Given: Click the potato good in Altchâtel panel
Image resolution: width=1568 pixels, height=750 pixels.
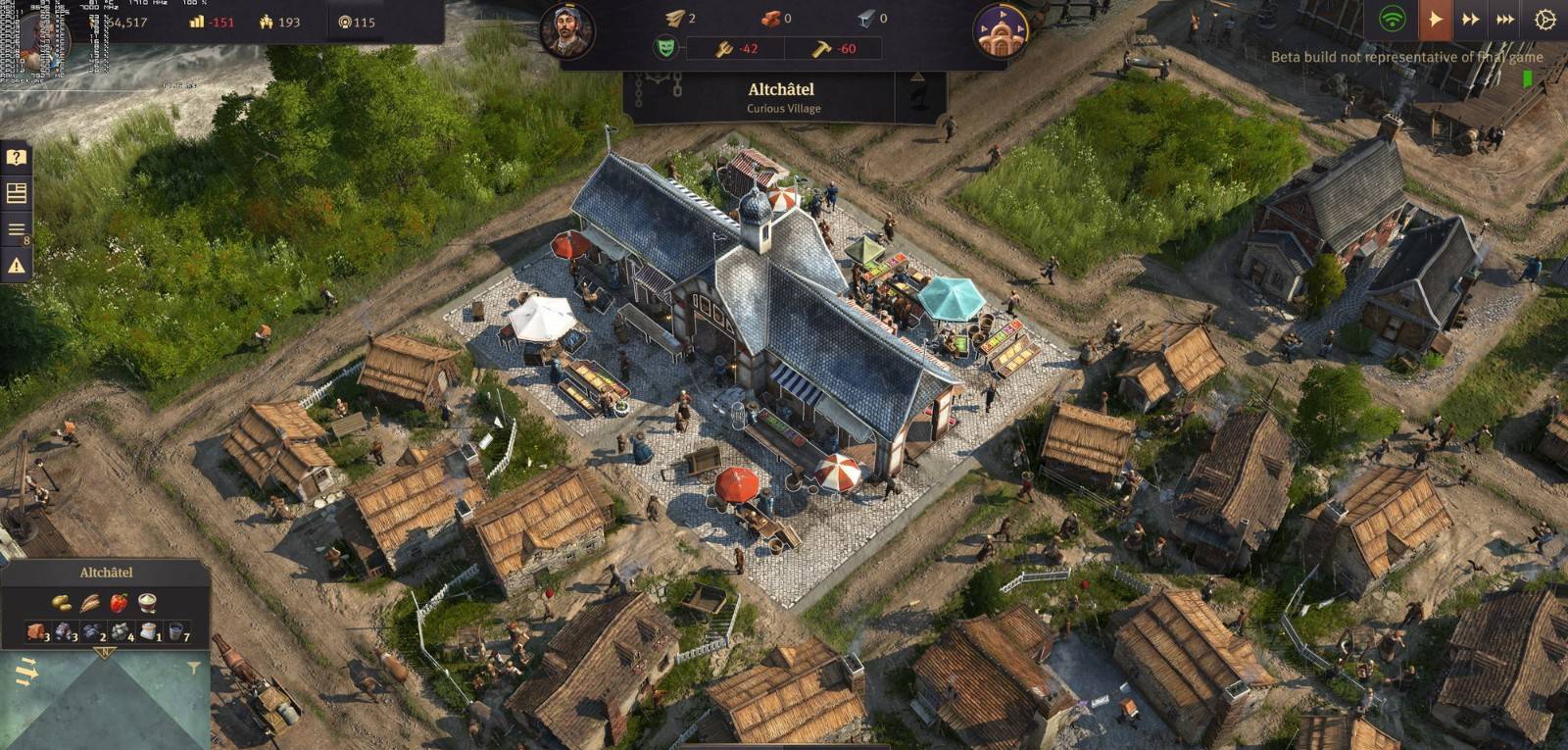Looking at the screenshot, I should pyautogui.click(x=62, y=602).
